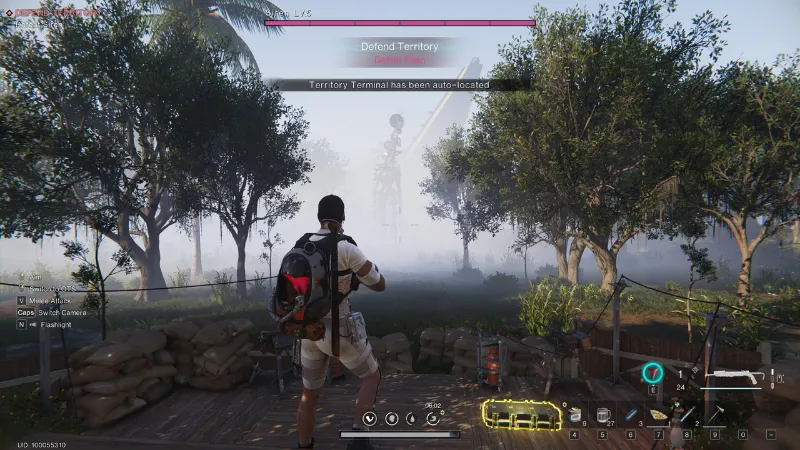Select the water mug hotbar slot
The height and width of the screenshot is (450, 800).
point(602,414)
